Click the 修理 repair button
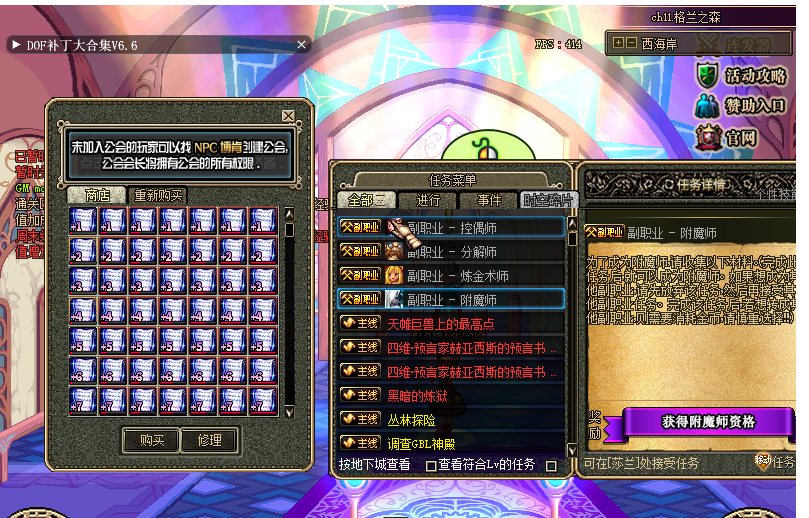Image resolution: width=809 pixels, height=518 pixels. (209, 440)
